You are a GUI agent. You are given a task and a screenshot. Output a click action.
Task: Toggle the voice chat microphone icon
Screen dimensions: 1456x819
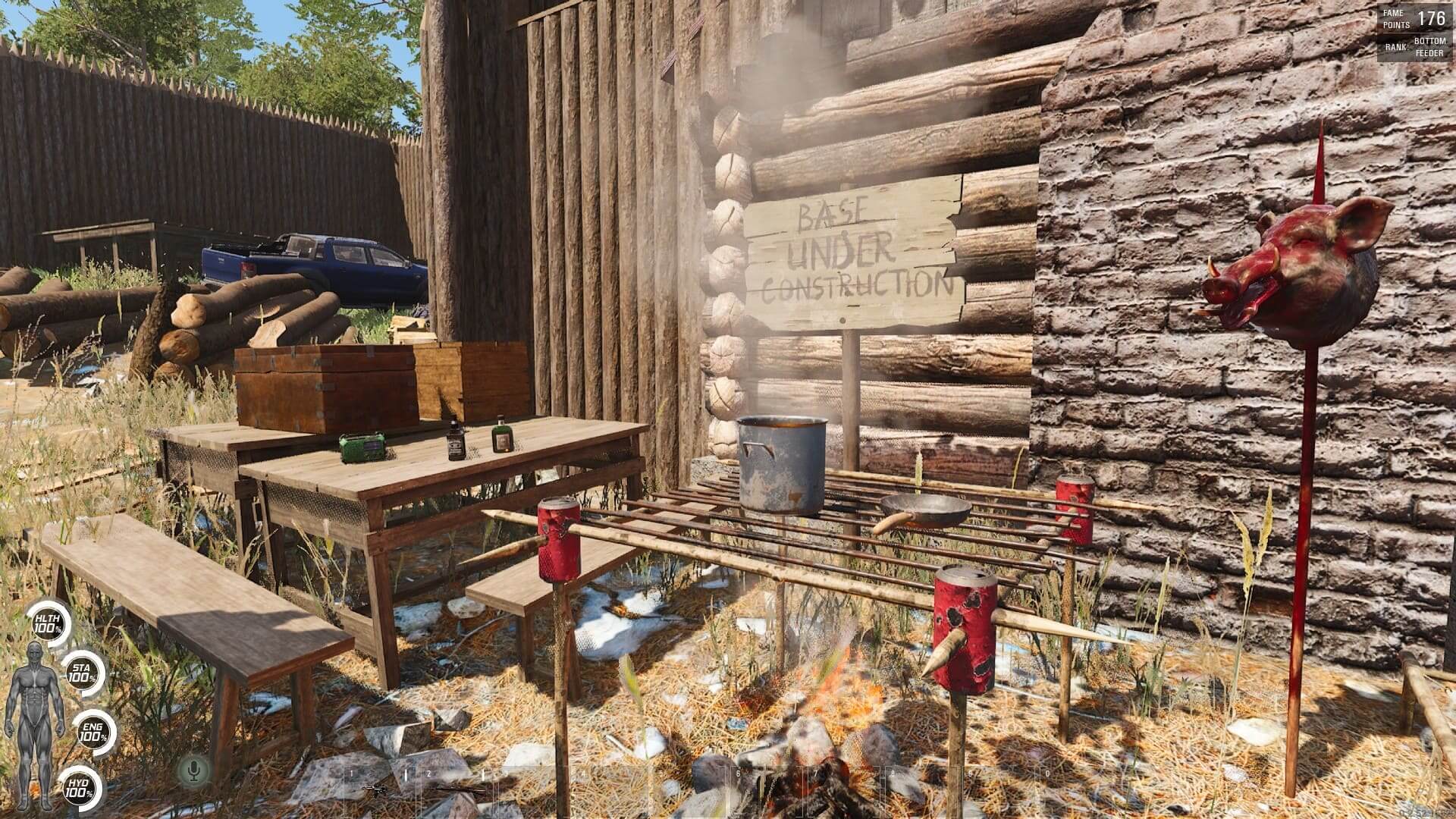pos(194,770)
